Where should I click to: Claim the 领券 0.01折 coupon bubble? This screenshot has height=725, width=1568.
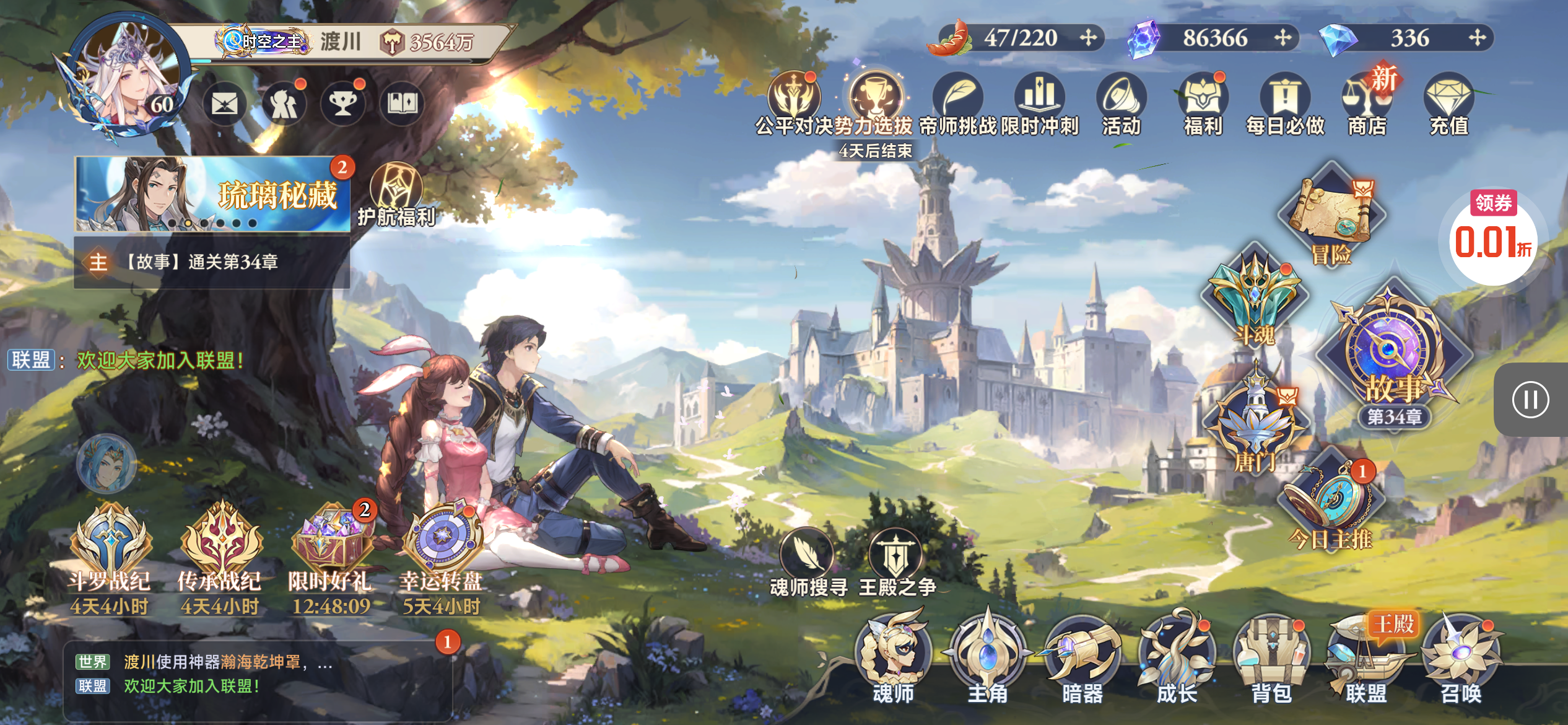[1493, 237]
